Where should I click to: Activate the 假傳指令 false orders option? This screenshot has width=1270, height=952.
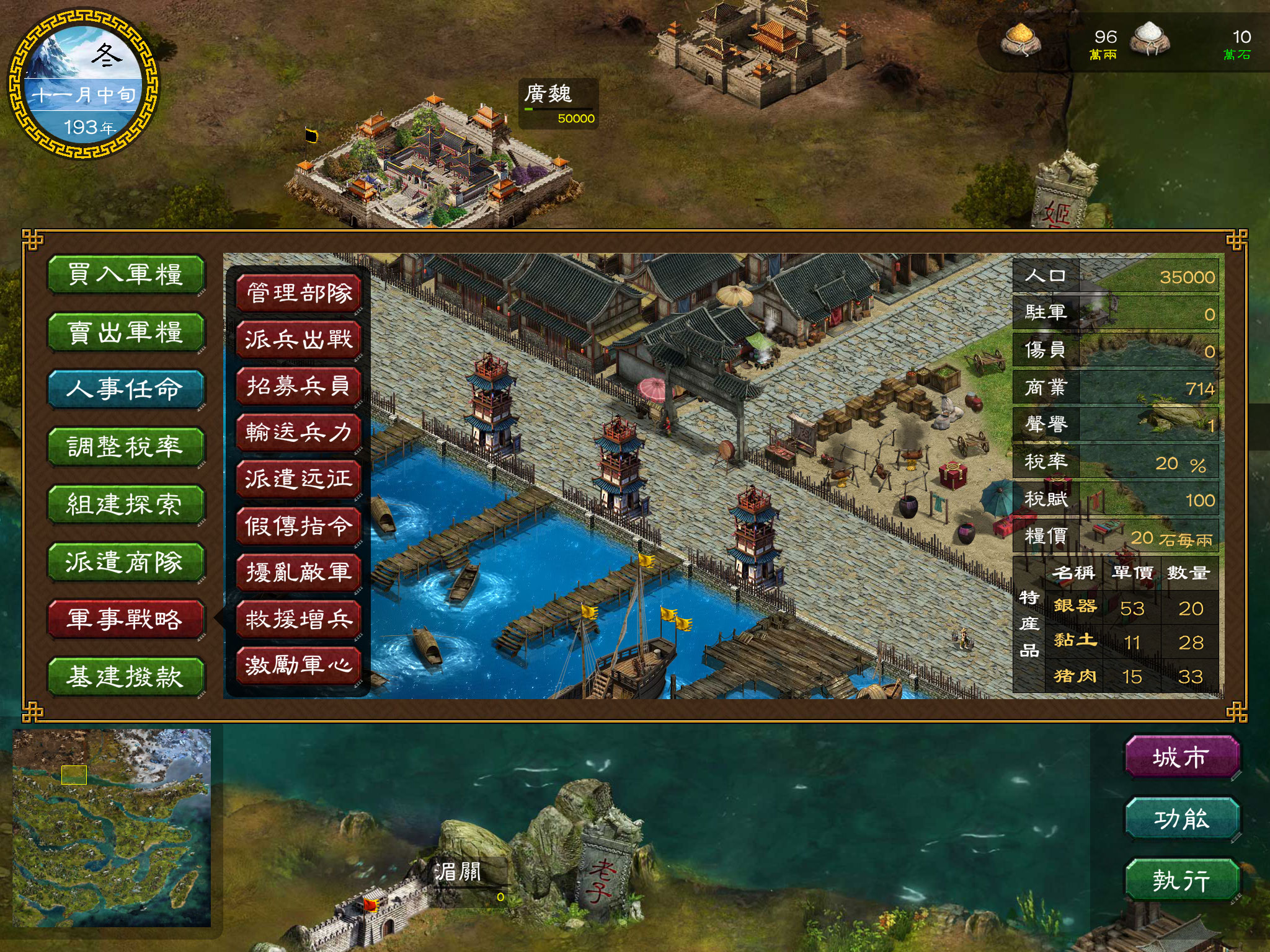[299, 526]
